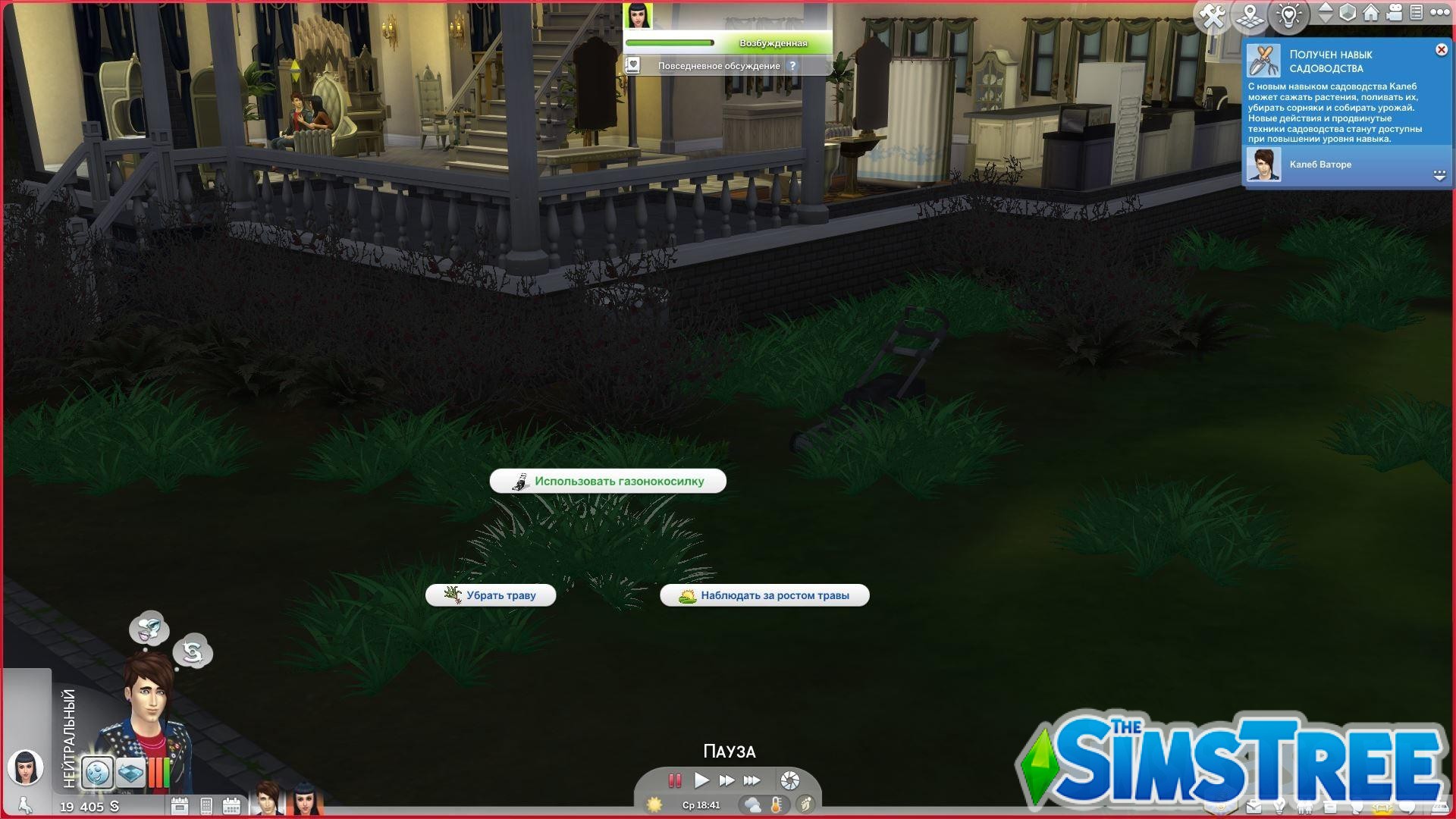
Task: Select the Убрать траву action
Action: [491, 595]
